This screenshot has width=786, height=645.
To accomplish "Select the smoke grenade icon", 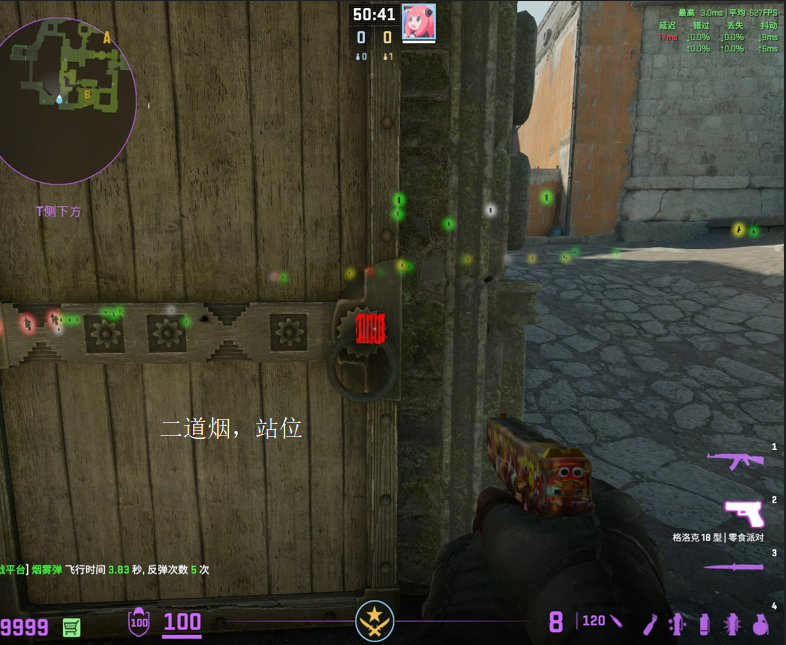I will point(704,623).
